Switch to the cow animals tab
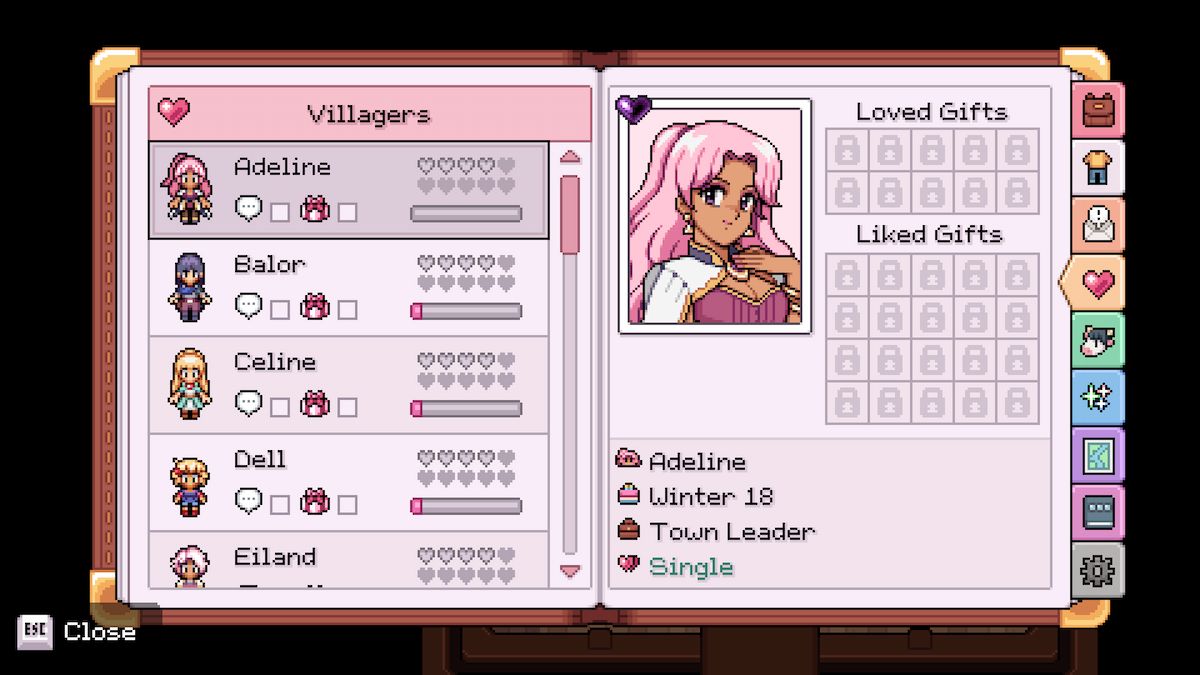The height and width of the screenshot is (675, 1200). (x=1098, y=341)
